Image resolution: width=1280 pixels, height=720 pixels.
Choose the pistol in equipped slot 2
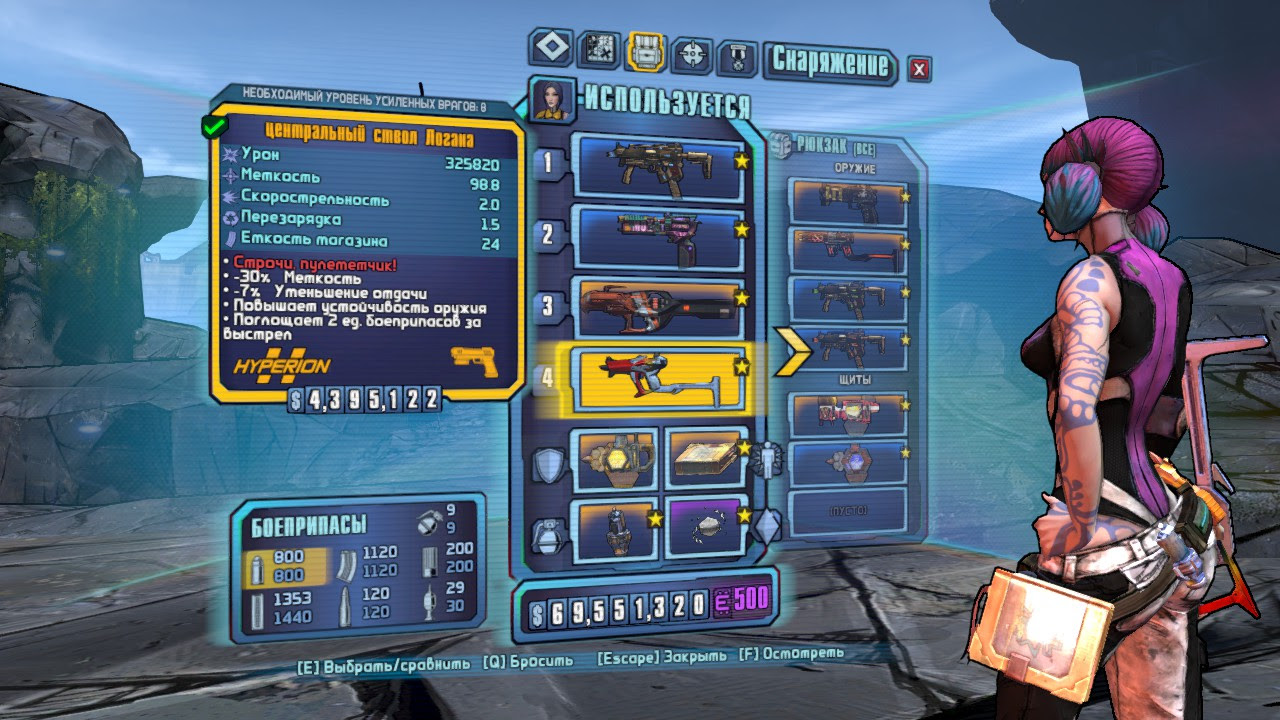(x=656, y=237)
